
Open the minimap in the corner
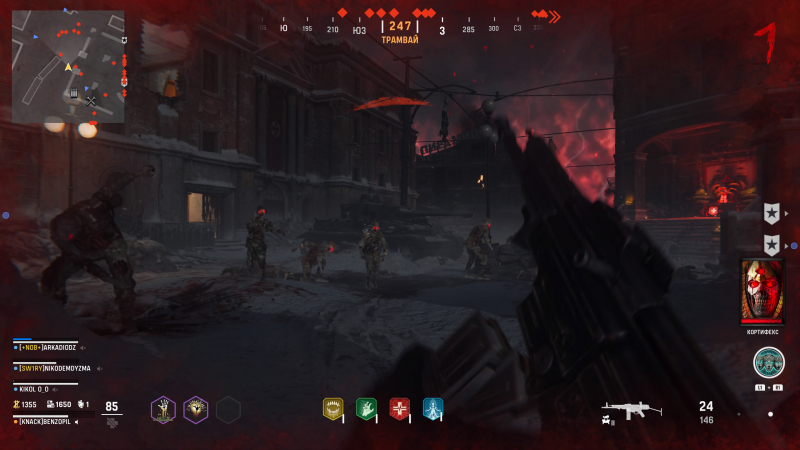[68, 66]
